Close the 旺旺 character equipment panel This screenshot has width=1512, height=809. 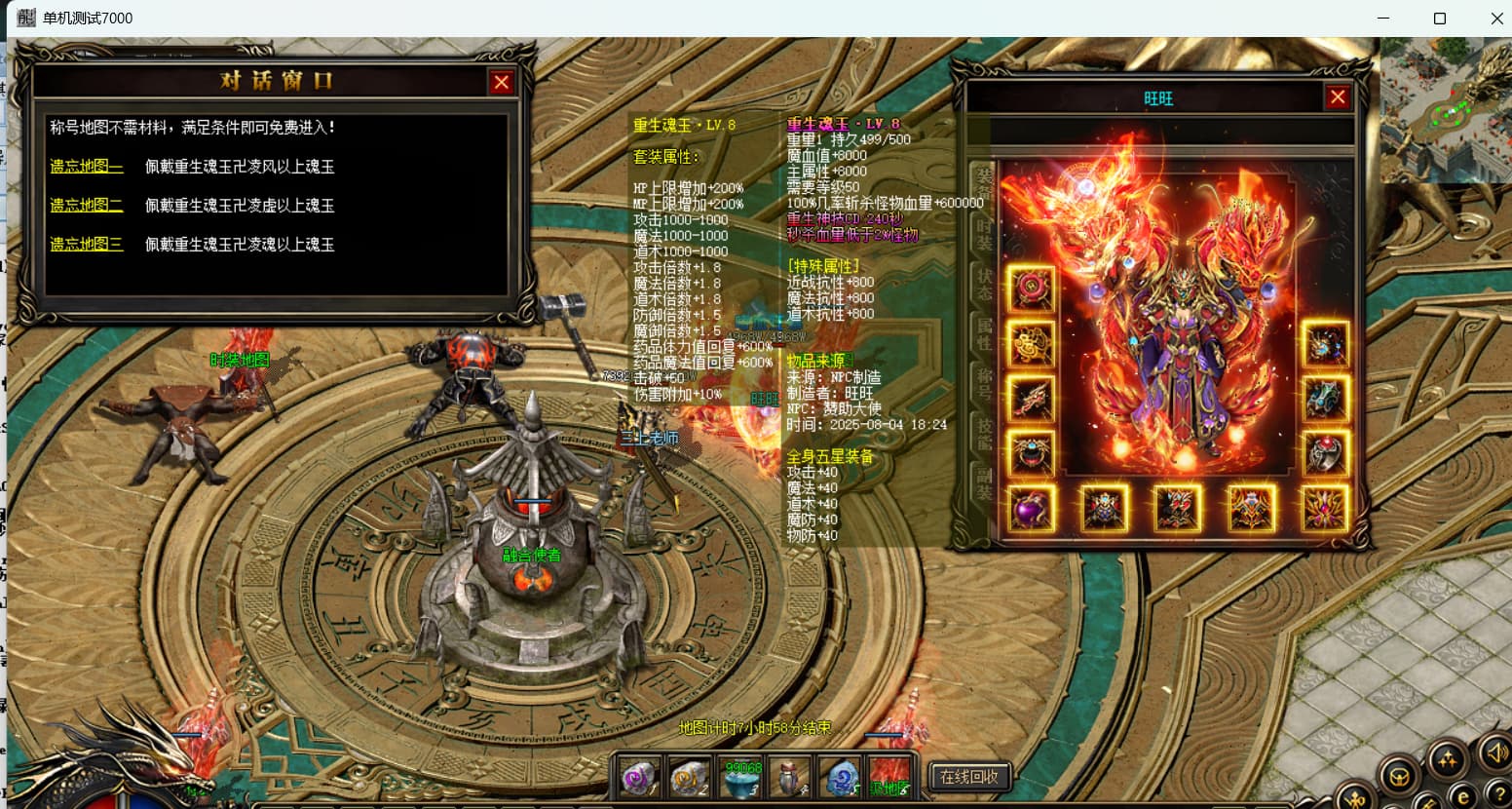click(x=1338, y=97)
